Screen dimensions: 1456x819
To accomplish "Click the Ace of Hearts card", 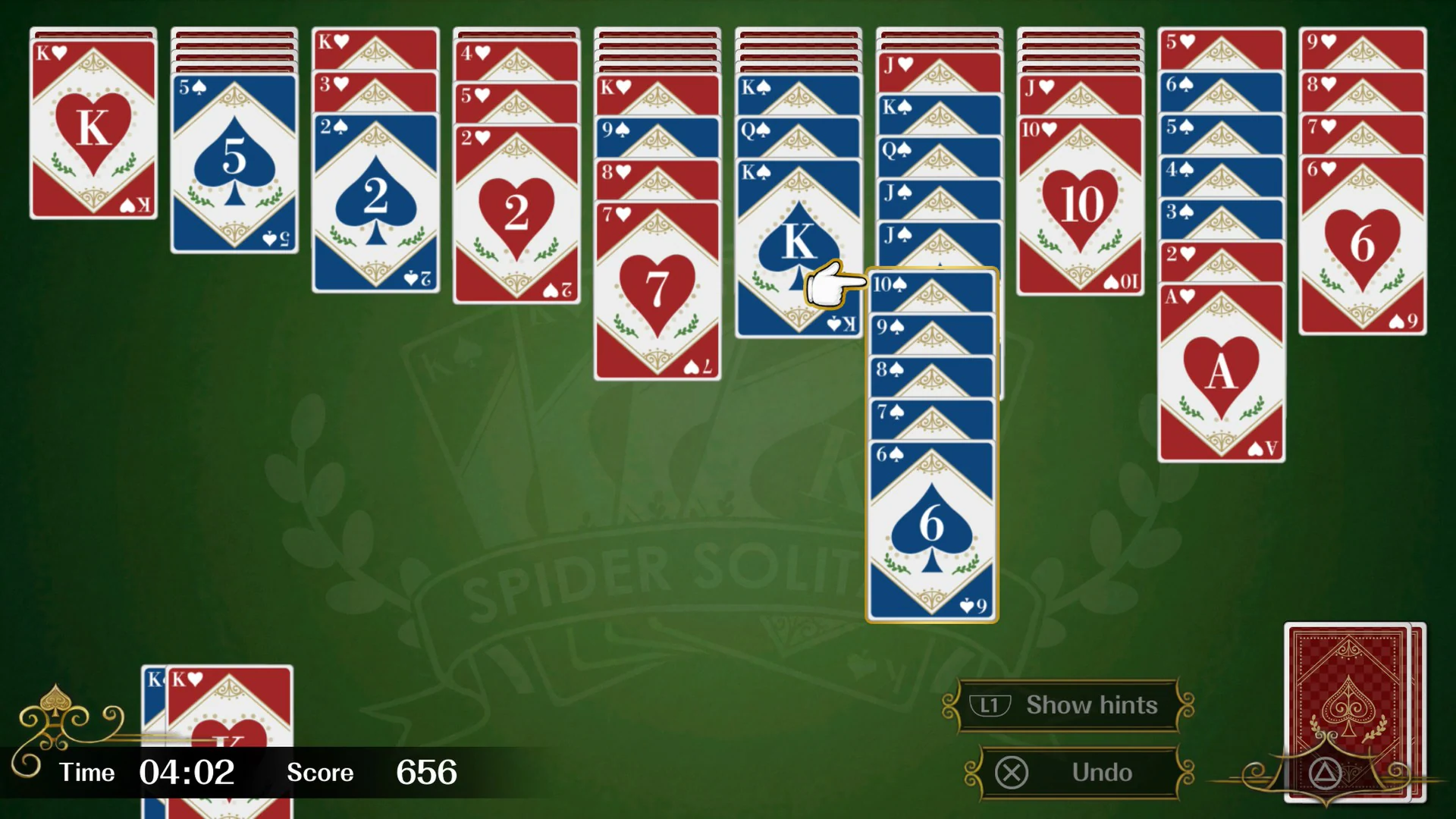I will point(1221,372).
